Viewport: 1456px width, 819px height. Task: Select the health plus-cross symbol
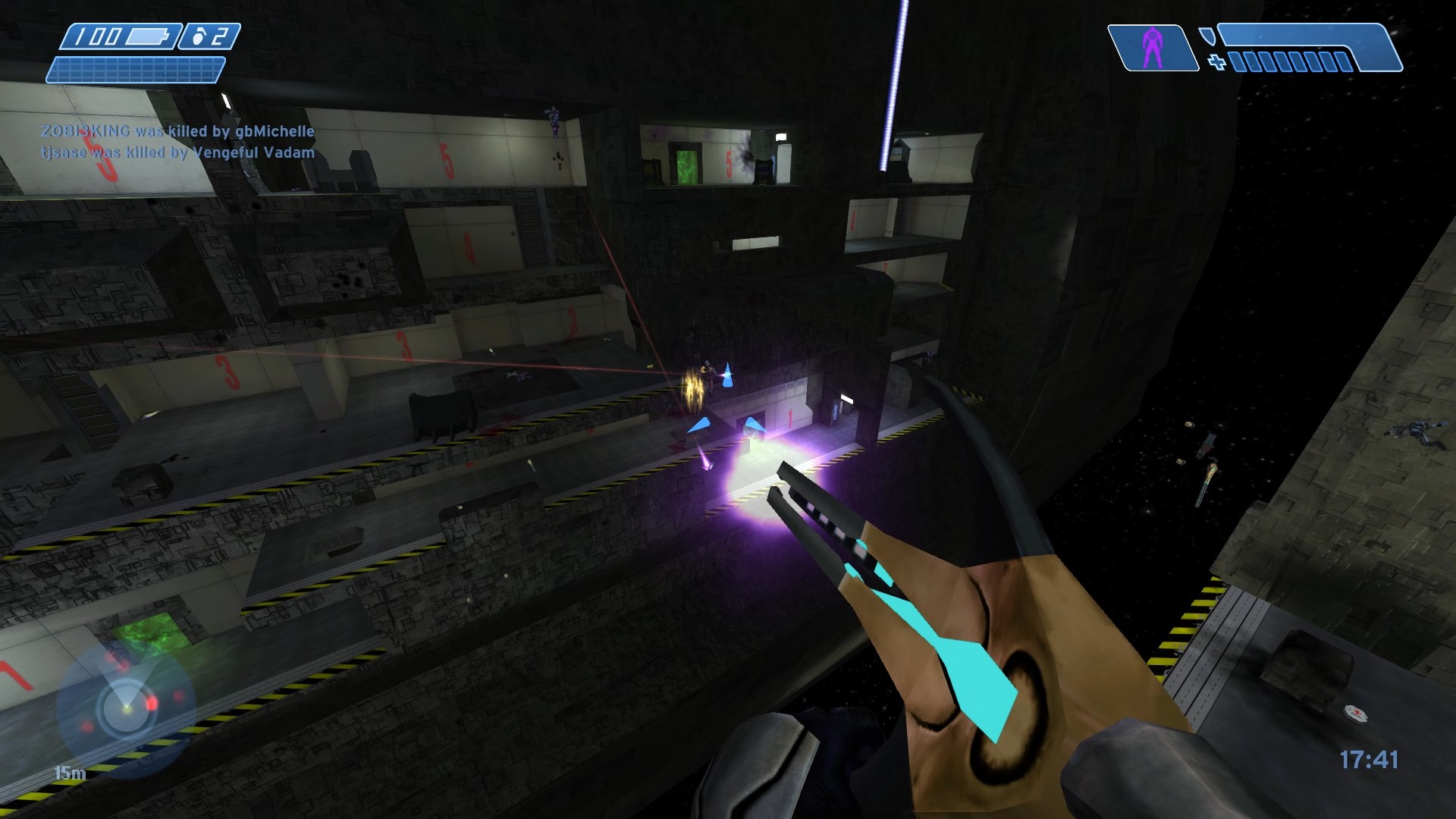1216,61
